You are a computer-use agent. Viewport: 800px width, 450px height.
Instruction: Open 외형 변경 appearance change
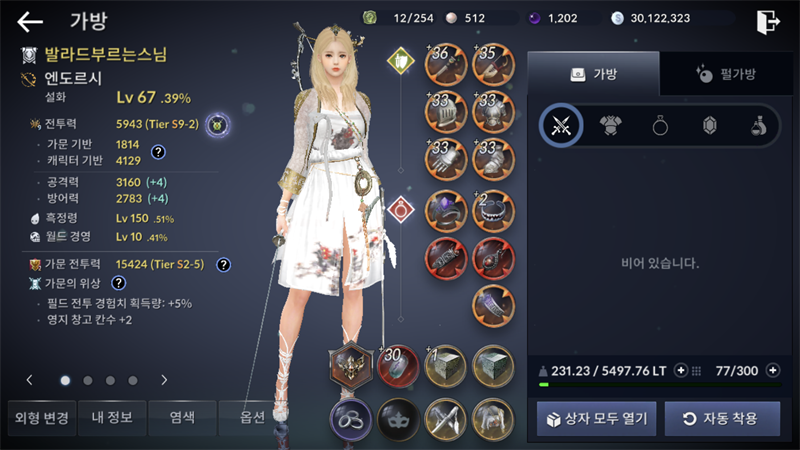[40, 417]
